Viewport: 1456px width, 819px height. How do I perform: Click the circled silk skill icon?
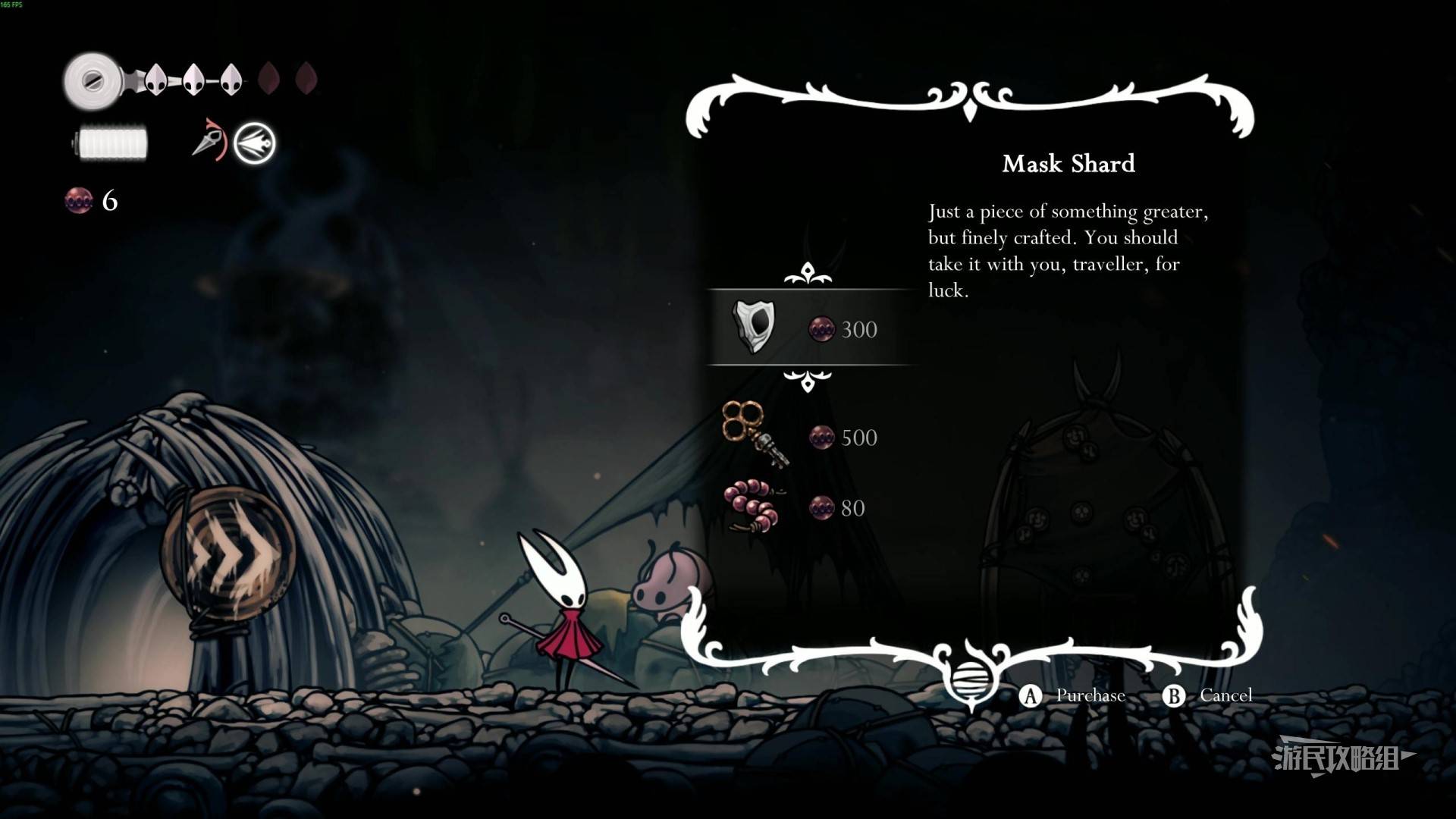(254, 143)
